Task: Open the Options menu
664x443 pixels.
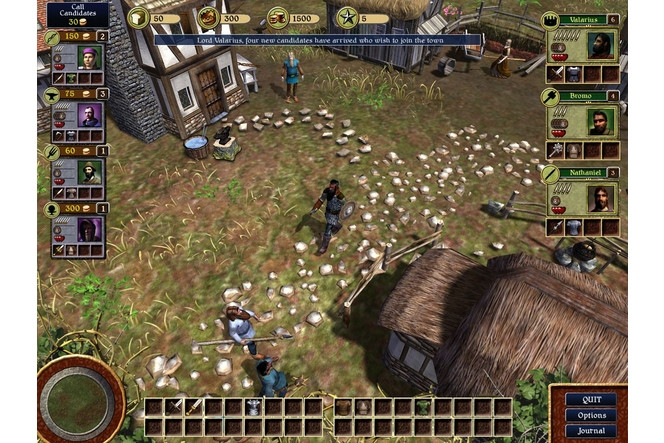Action: point(591,415)
